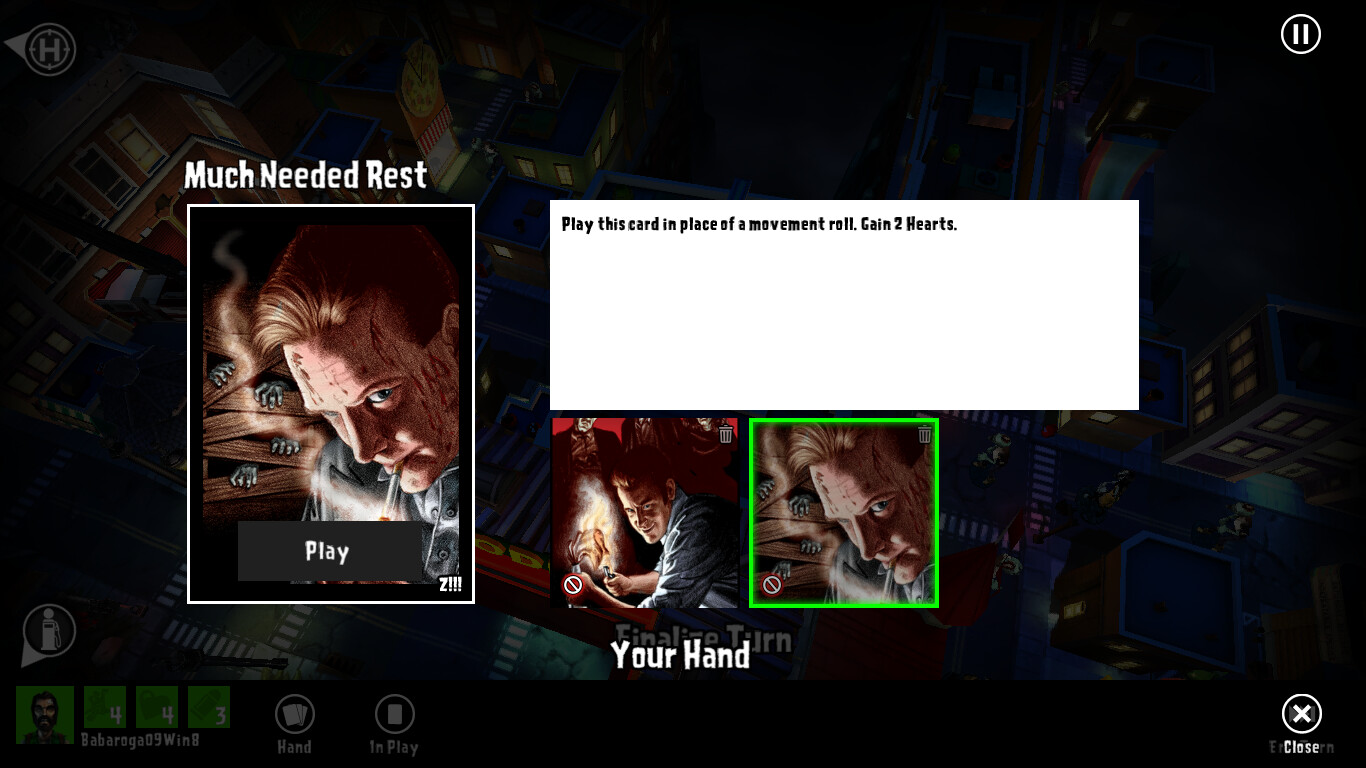This screenshot has height=768, width=1366.
Task: Open the Hand card view icon
Action: 293,714
